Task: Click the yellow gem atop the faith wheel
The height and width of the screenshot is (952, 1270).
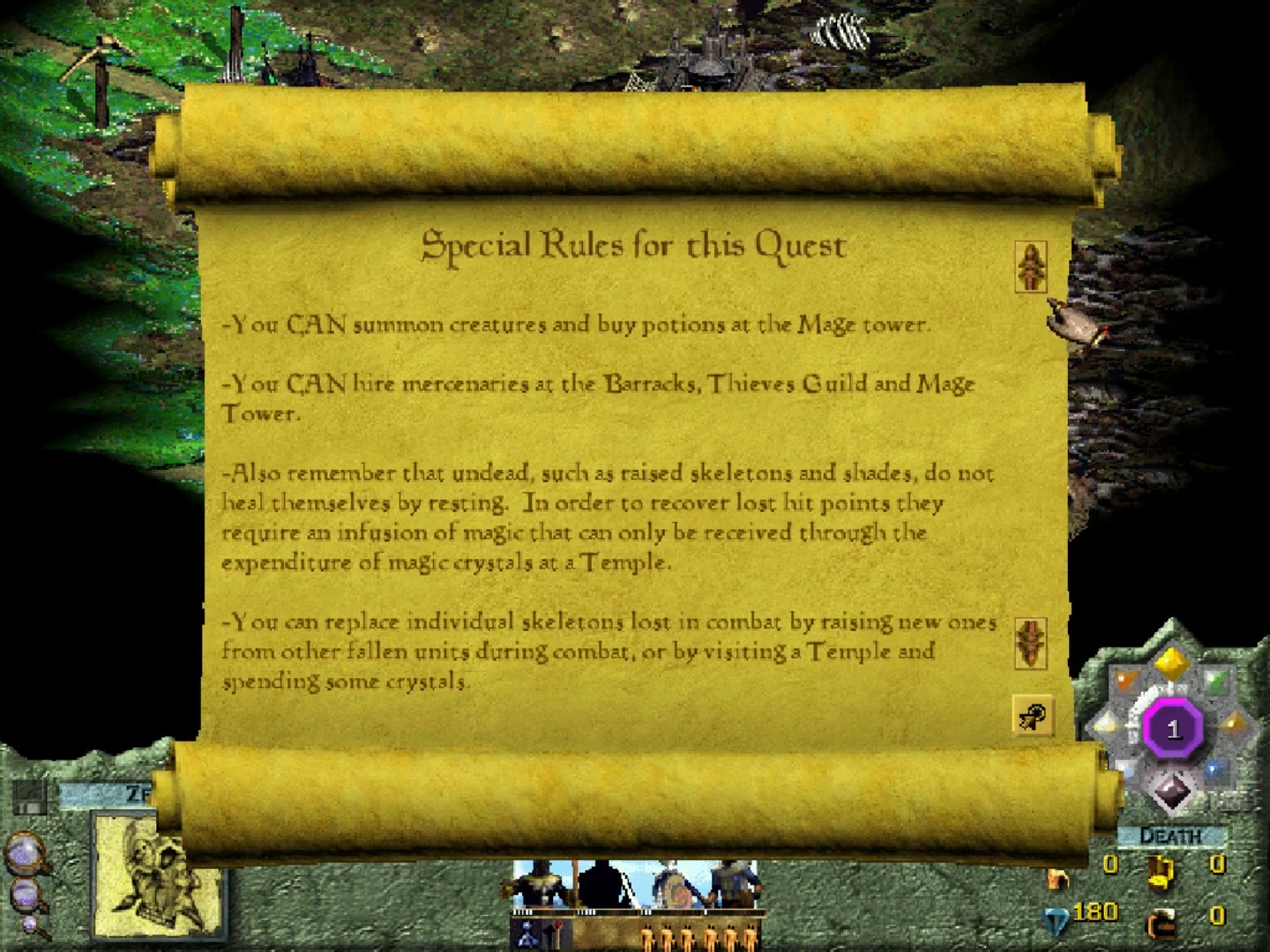Action: (1172, 664)
